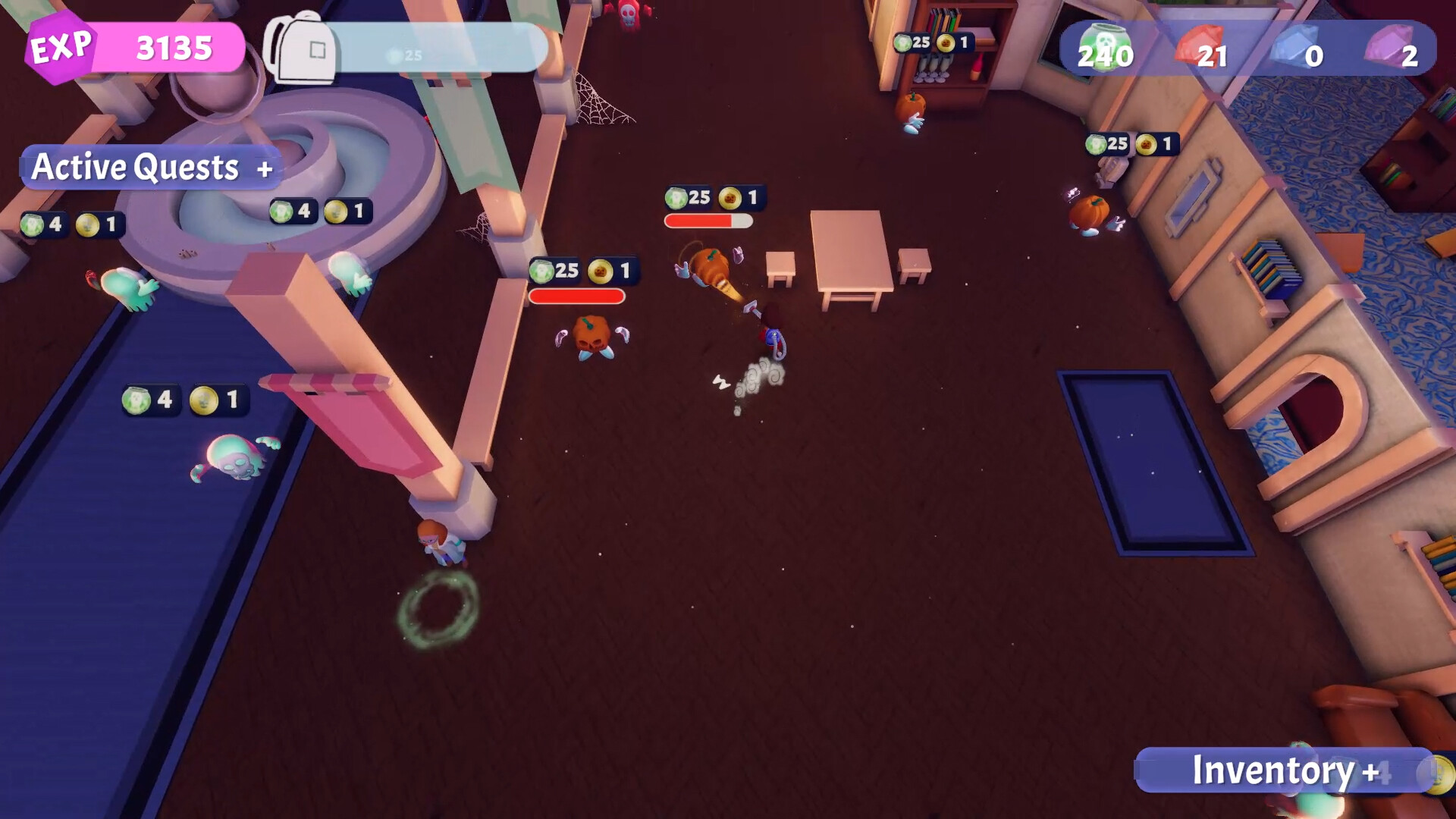1456x819 pixels.
Task: Click the Active Quests header
Action: coord(133,167)
